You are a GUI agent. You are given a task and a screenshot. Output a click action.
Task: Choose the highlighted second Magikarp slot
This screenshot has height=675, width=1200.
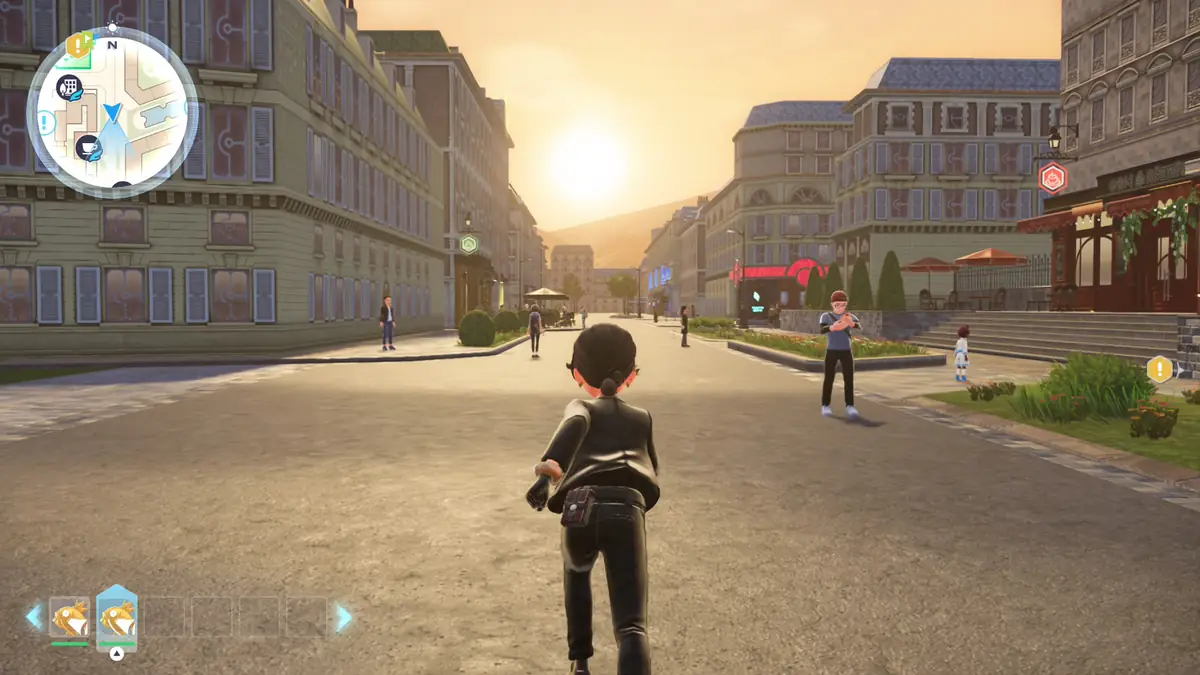click(116, 618)
